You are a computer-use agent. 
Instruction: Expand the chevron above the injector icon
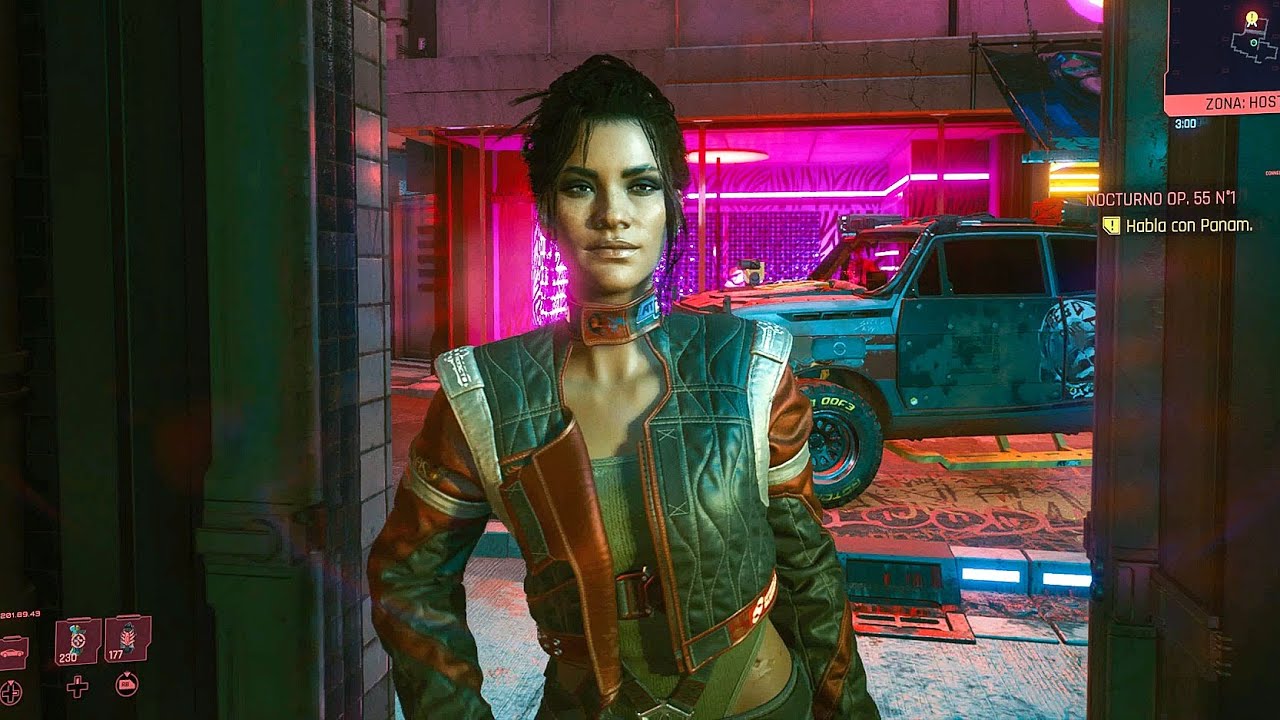(x=11, y=681)
